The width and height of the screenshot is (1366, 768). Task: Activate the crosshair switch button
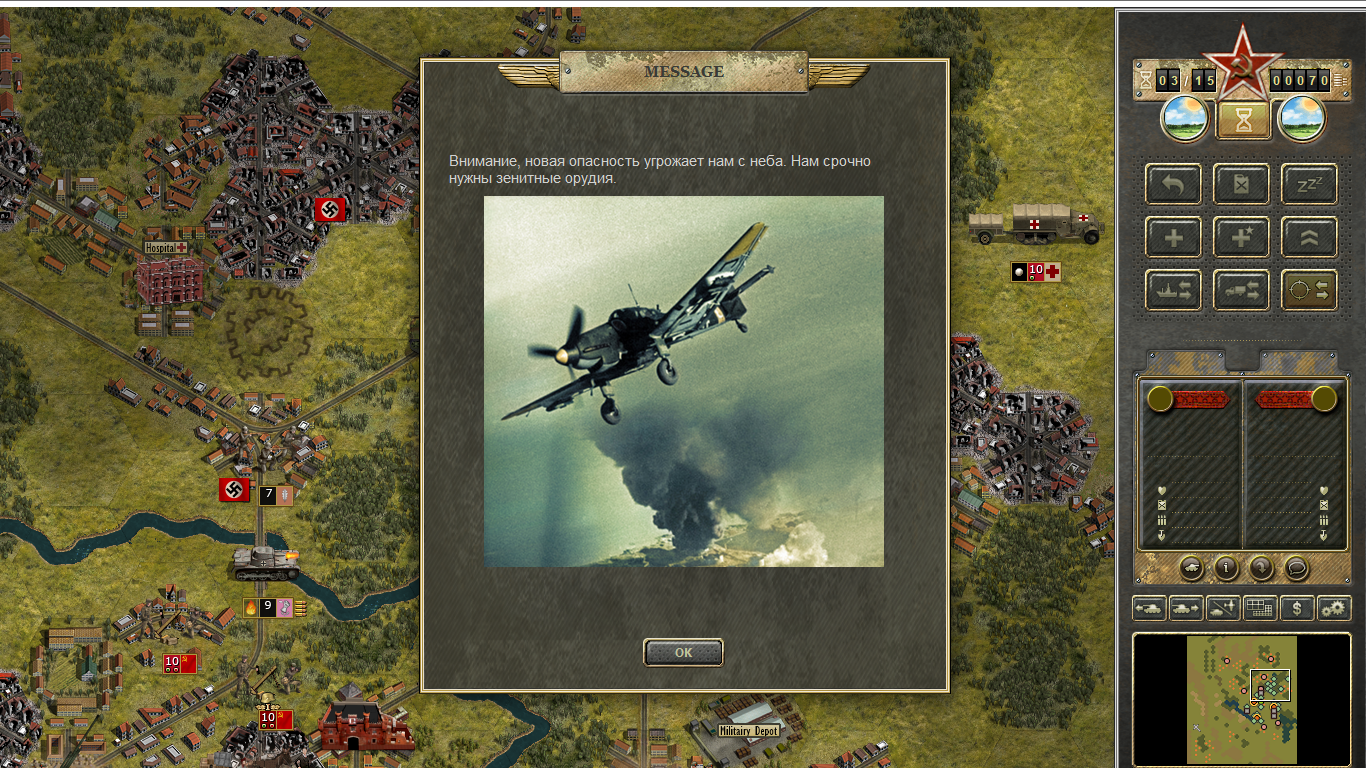click(1309, 290)
